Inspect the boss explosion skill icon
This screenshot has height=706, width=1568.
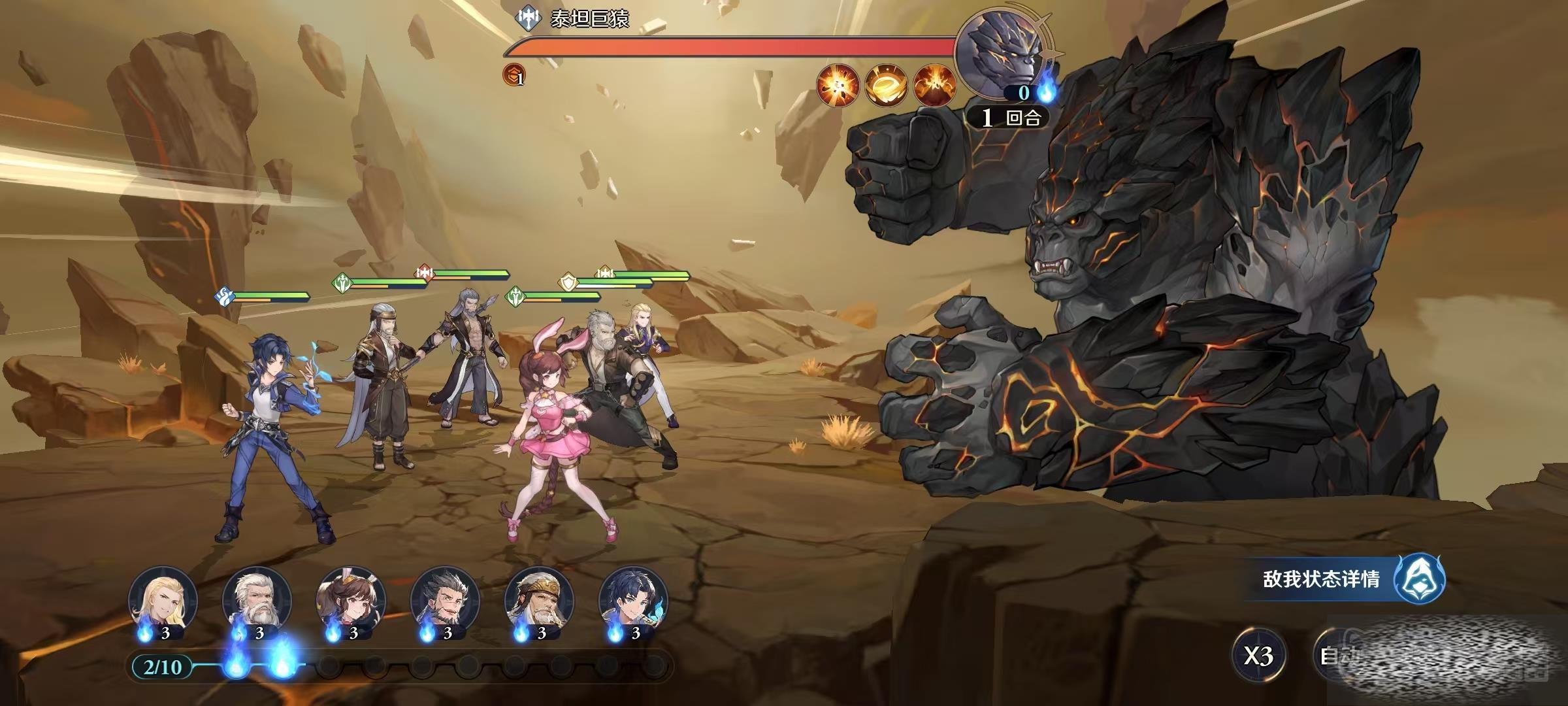pyautogui.click(x=838, y=85)
